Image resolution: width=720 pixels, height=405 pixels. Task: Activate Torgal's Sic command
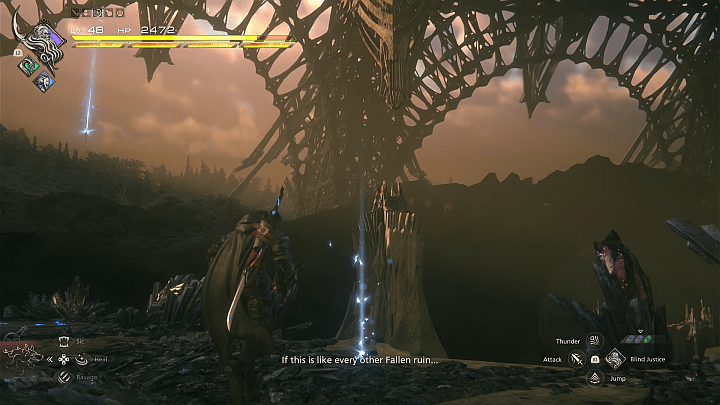[x=65, y=341]
